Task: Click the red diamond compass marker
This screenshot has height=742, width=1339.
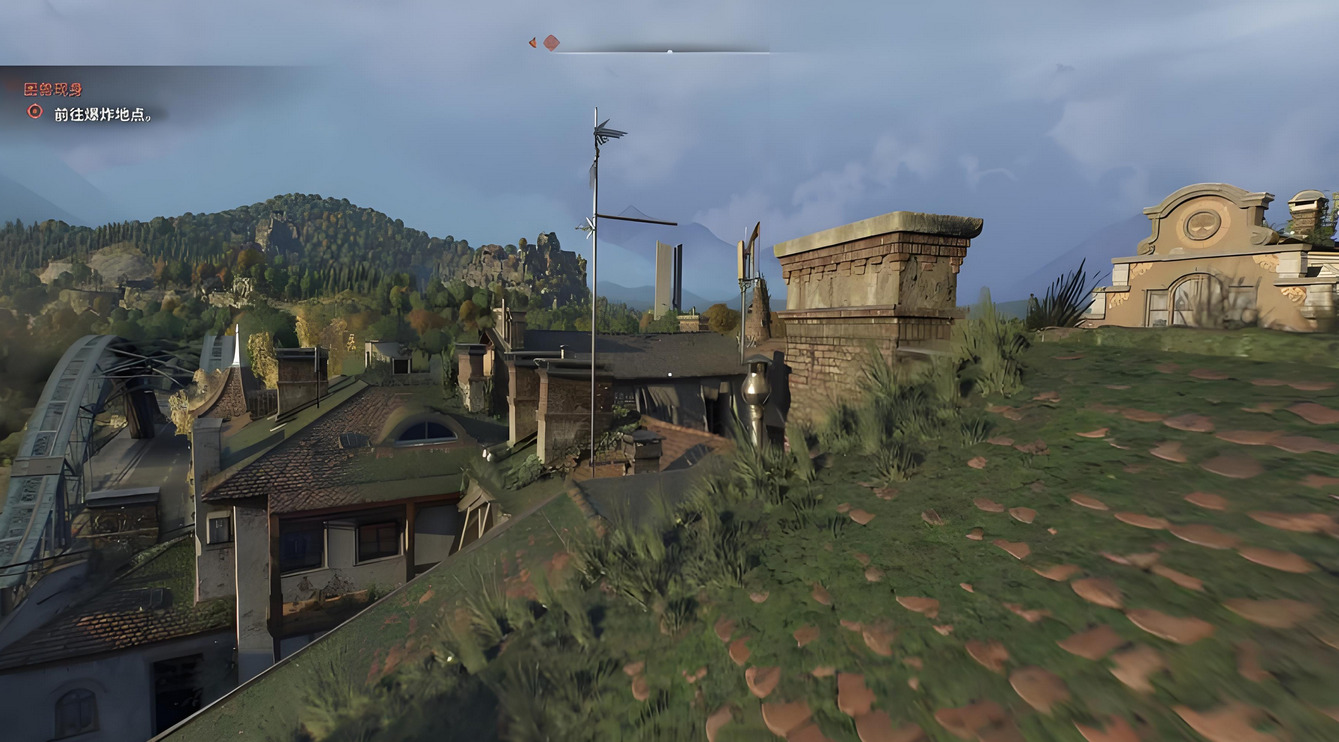Action: 551,43
